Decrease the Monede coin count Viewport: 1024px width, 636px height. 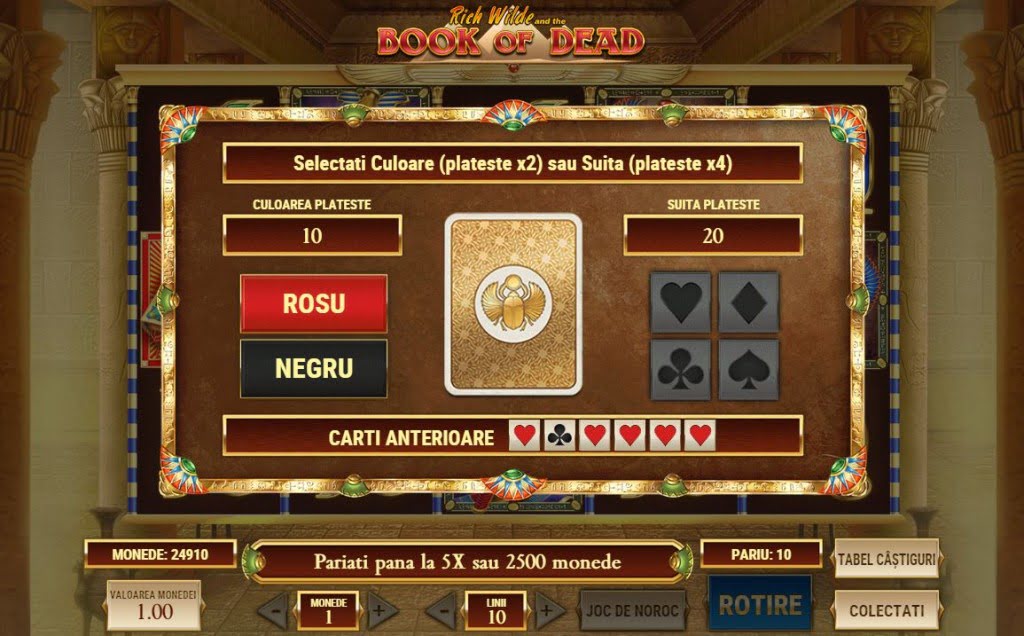[273, 610]
